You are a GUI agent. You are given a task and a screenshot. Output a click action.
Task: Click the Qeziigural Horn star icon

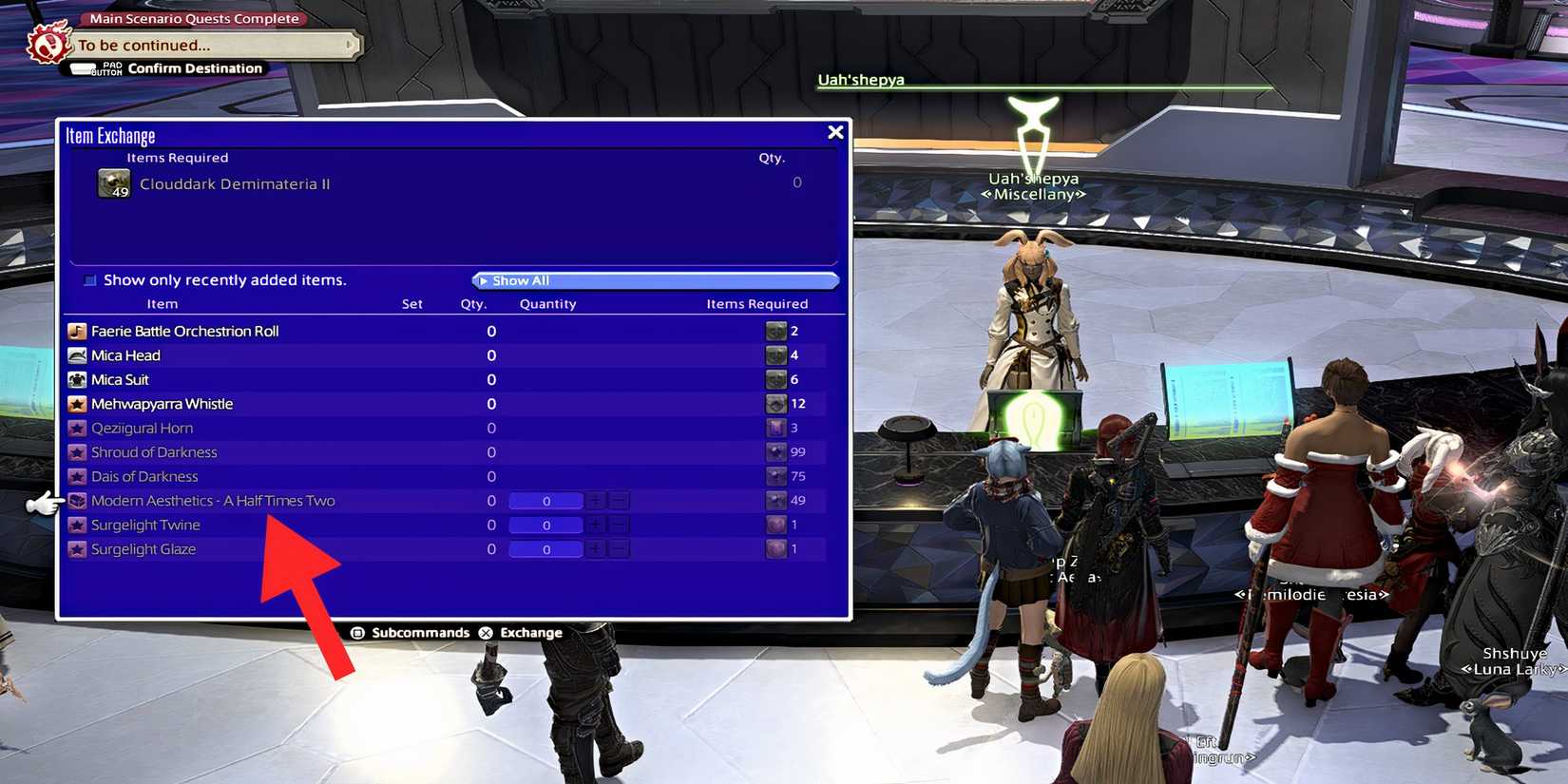coord(77,428)
